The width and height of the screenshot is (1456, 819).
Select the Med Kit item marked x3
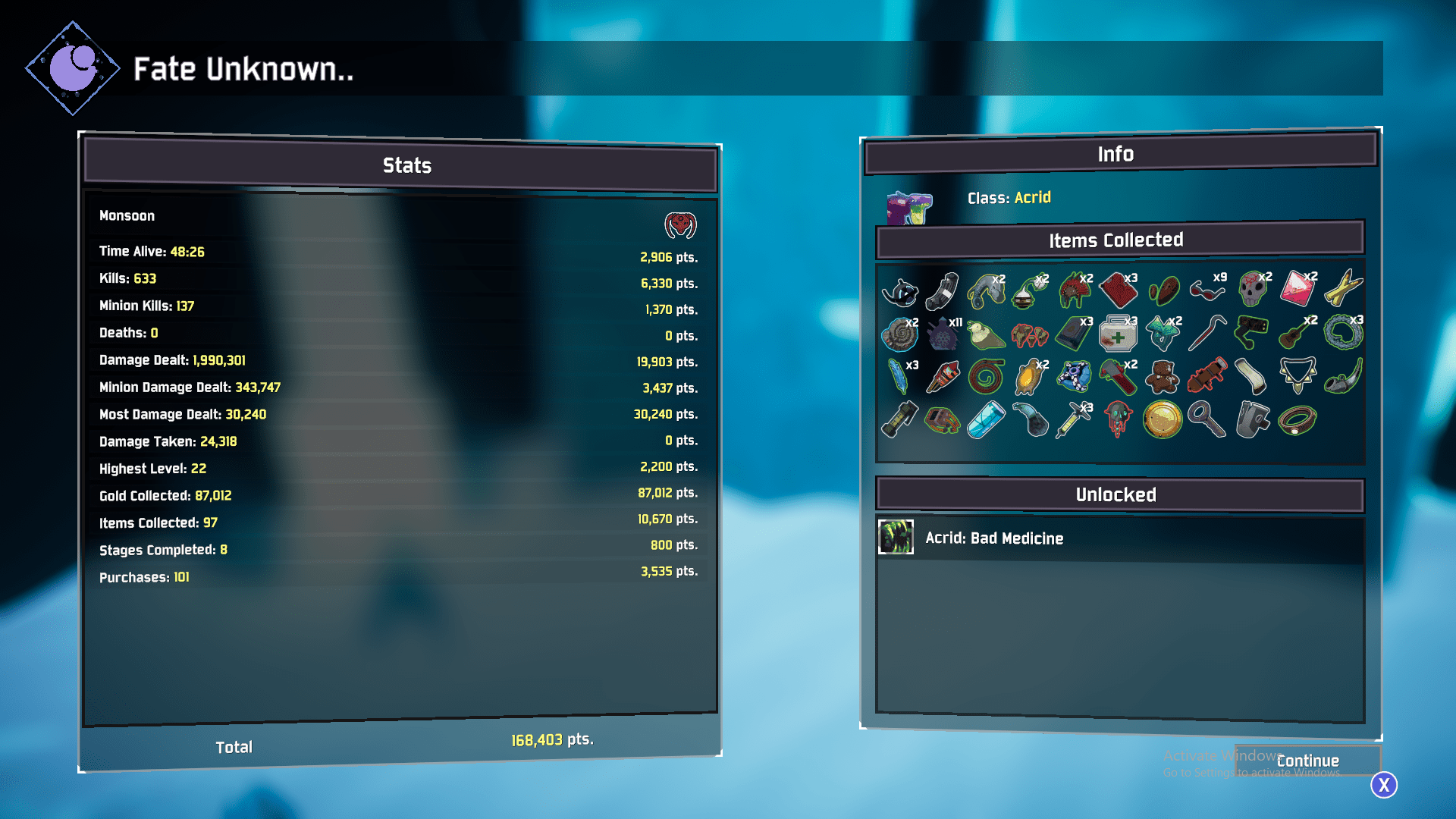click(x=1118, y=335)
